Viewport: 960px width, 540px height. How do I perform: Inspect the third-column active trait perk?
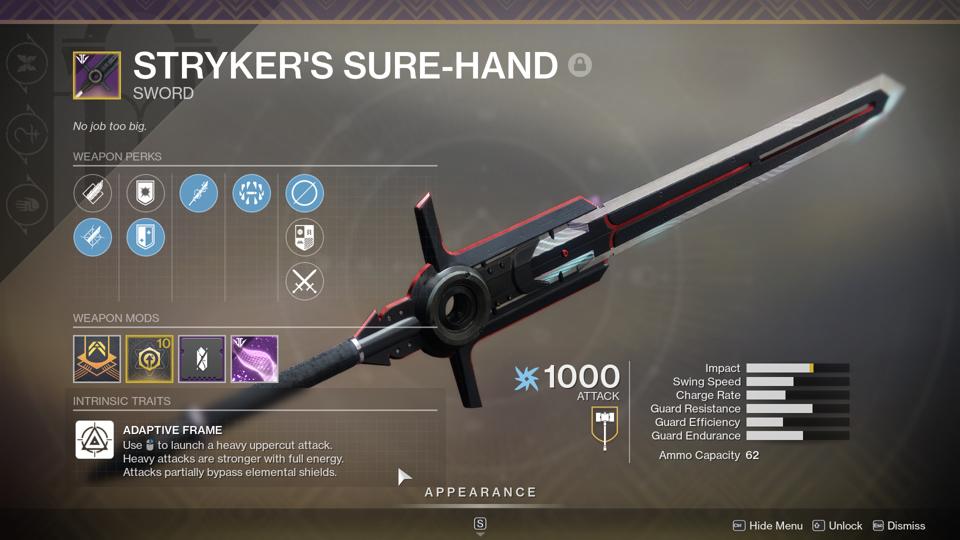[x=198, y=193]
